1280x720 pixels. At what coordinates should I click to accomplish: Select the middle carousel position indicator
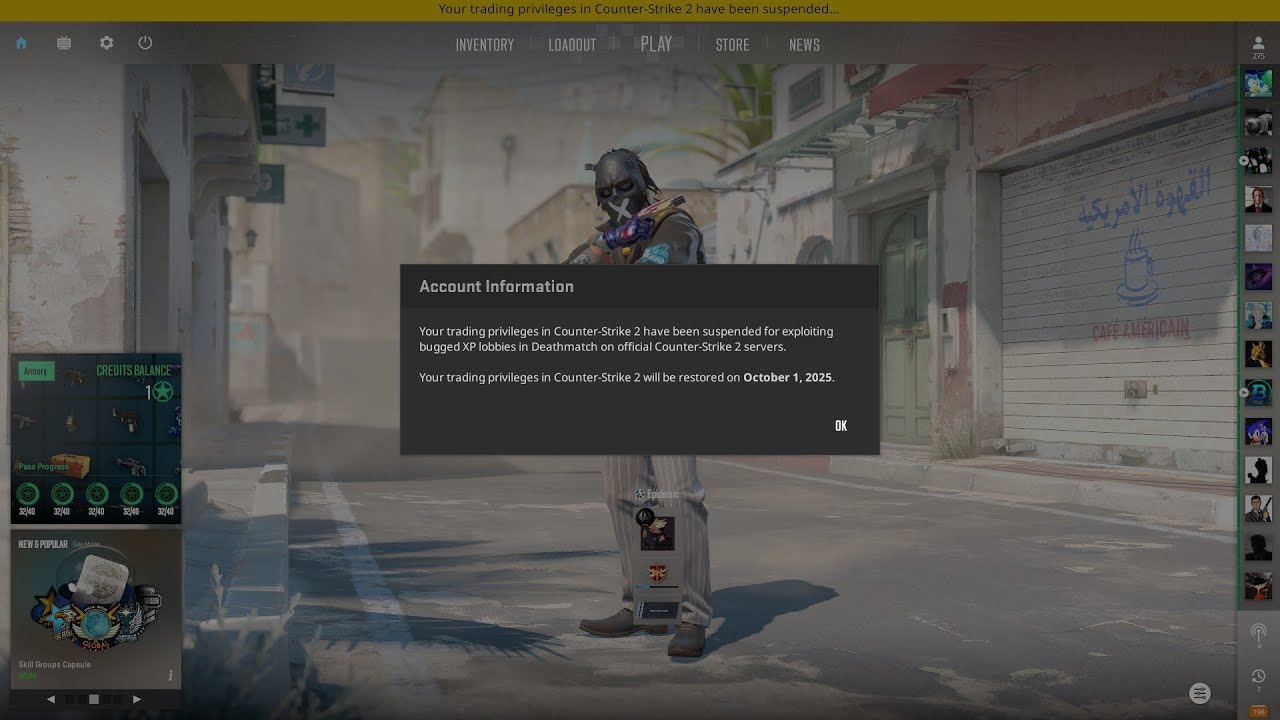94,699
